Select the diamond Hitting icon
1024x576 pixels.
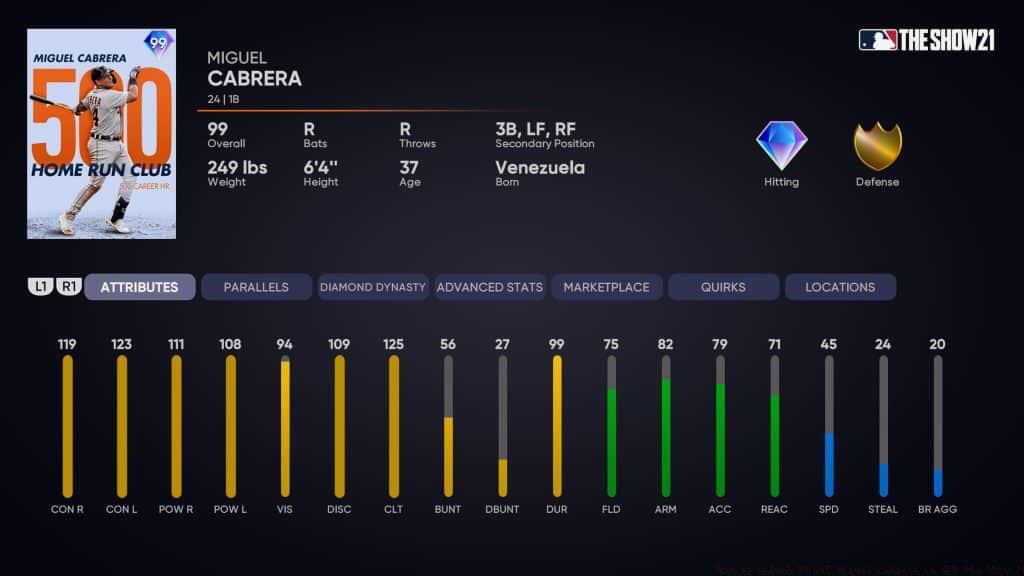pyautogui.click(x=781, y=146)
